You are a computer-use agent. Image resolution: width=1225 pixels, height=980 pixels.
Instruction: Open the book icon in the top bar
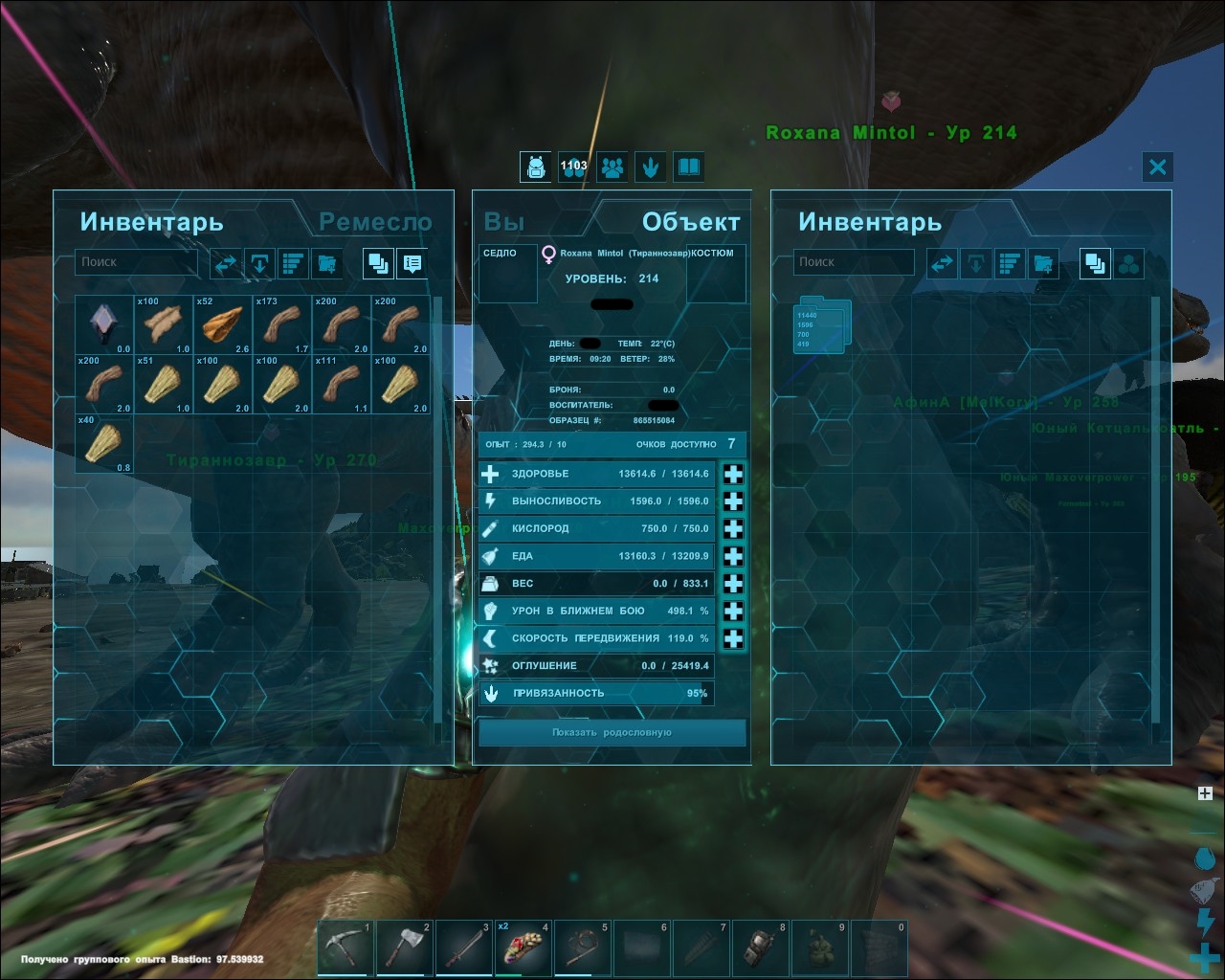(688, 167)
